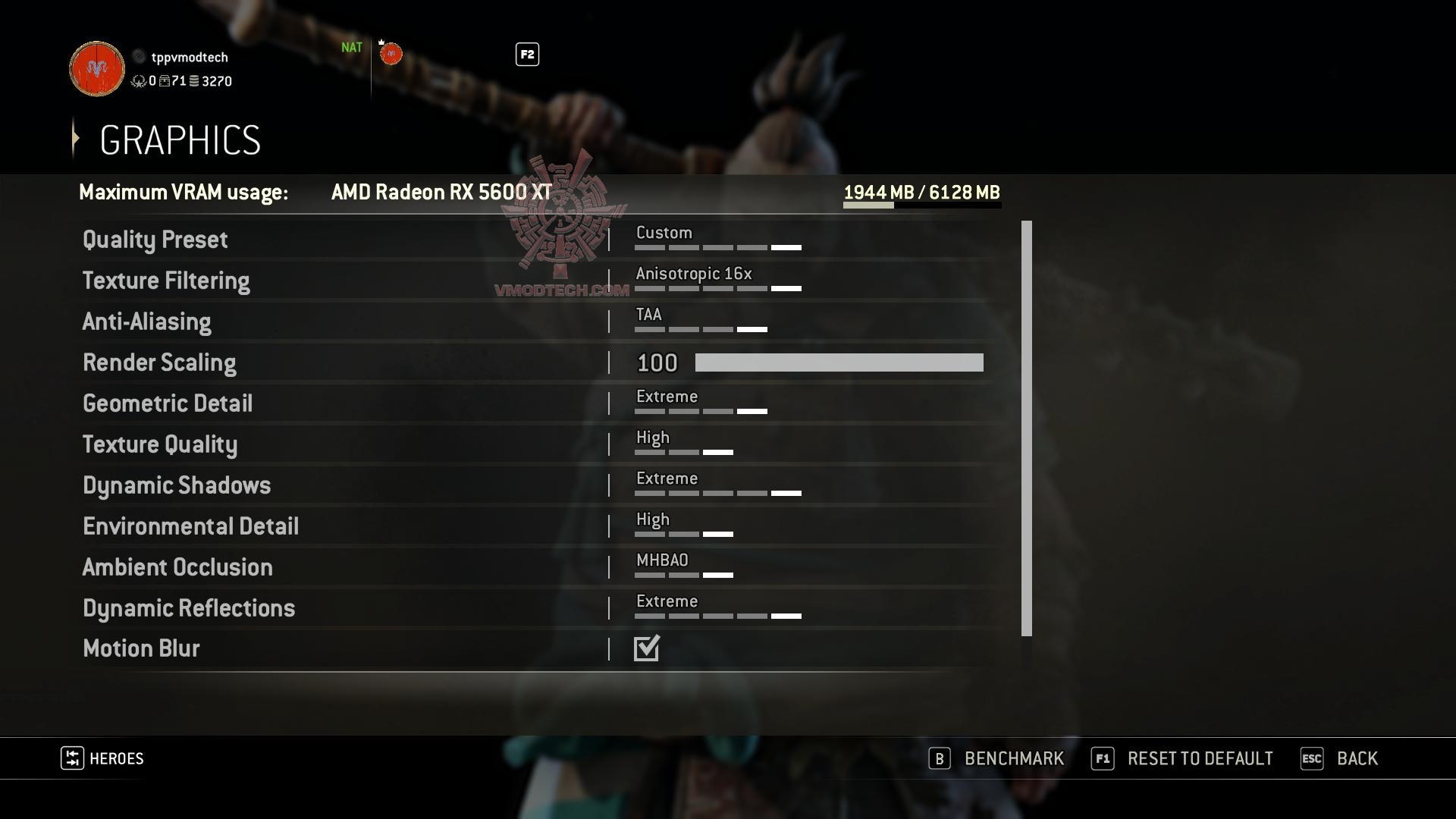Select the Anti-Aliasing setting
Screen dimensions: 1456x819
(x=147, y=322)
